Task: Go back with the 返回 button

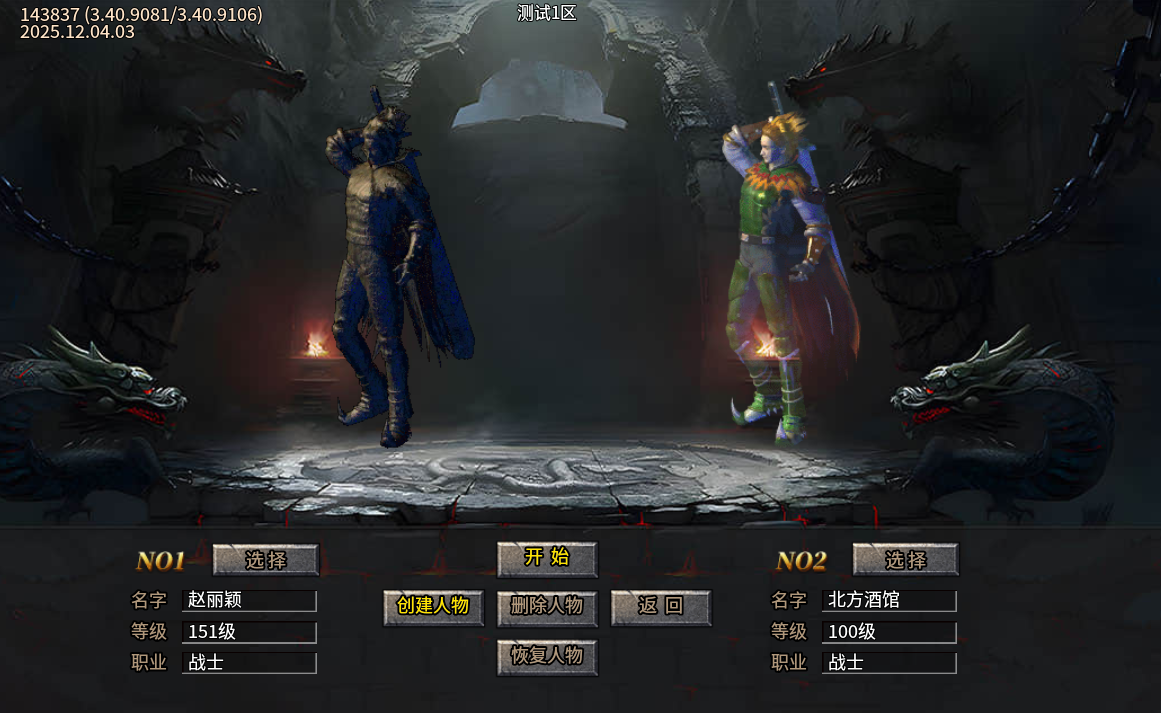Action: 661,607
